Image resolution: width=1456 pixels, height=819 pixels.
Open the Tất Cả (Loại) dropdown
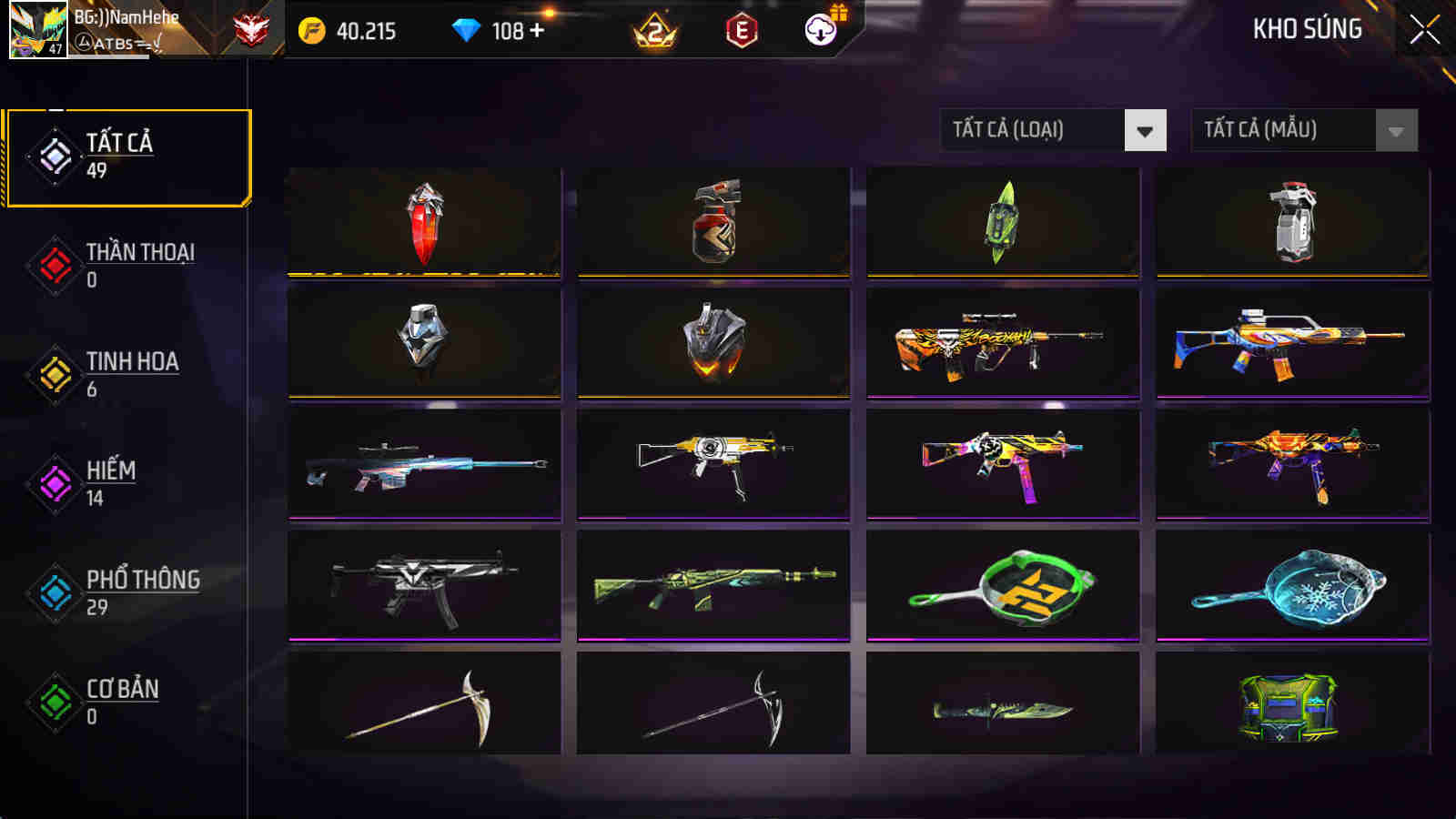click(x=1028, y=129)
